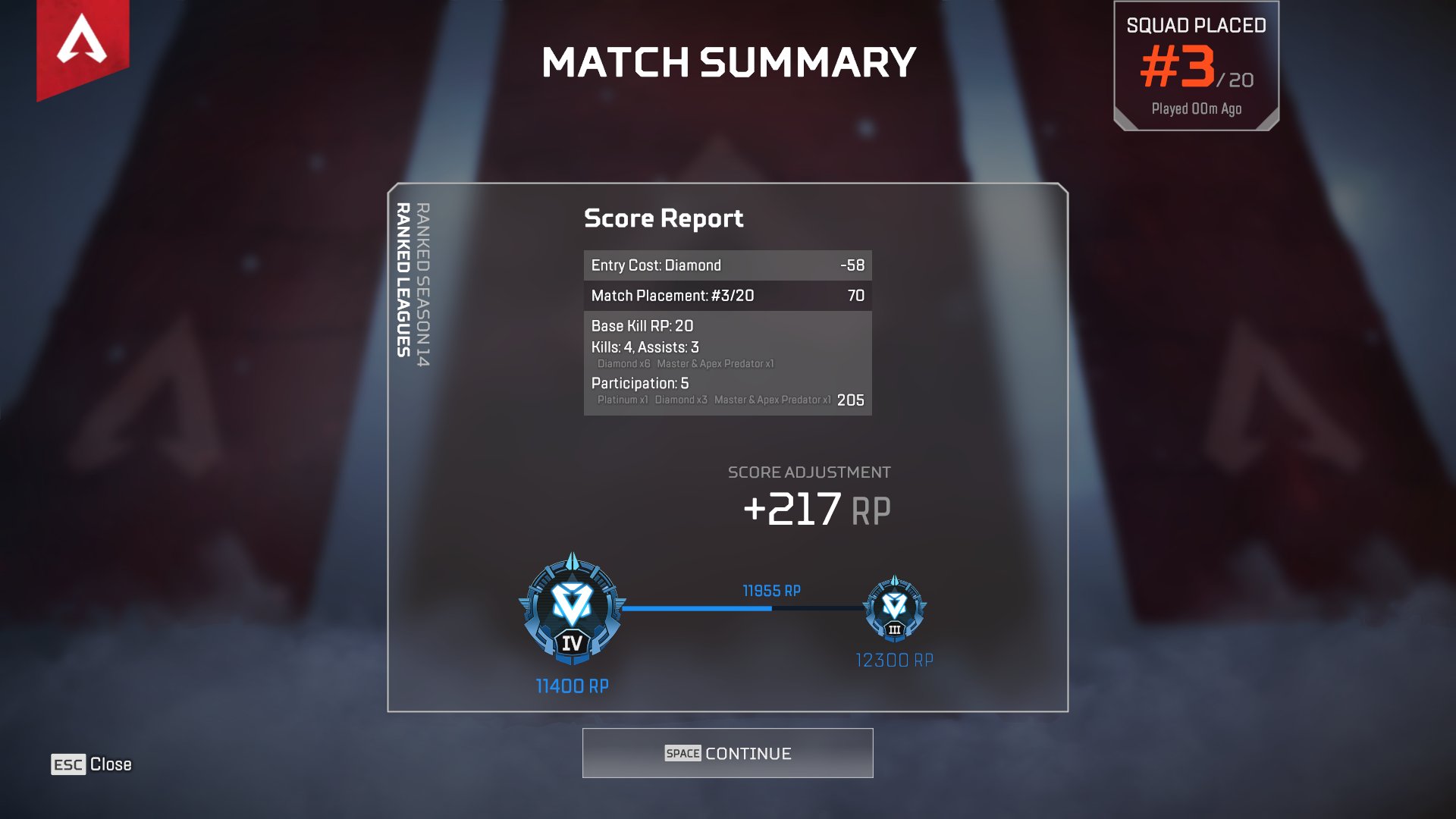Click the SPACE key icon on Continue button
The width and height of the screenshot is (1456, 819).
682,753
